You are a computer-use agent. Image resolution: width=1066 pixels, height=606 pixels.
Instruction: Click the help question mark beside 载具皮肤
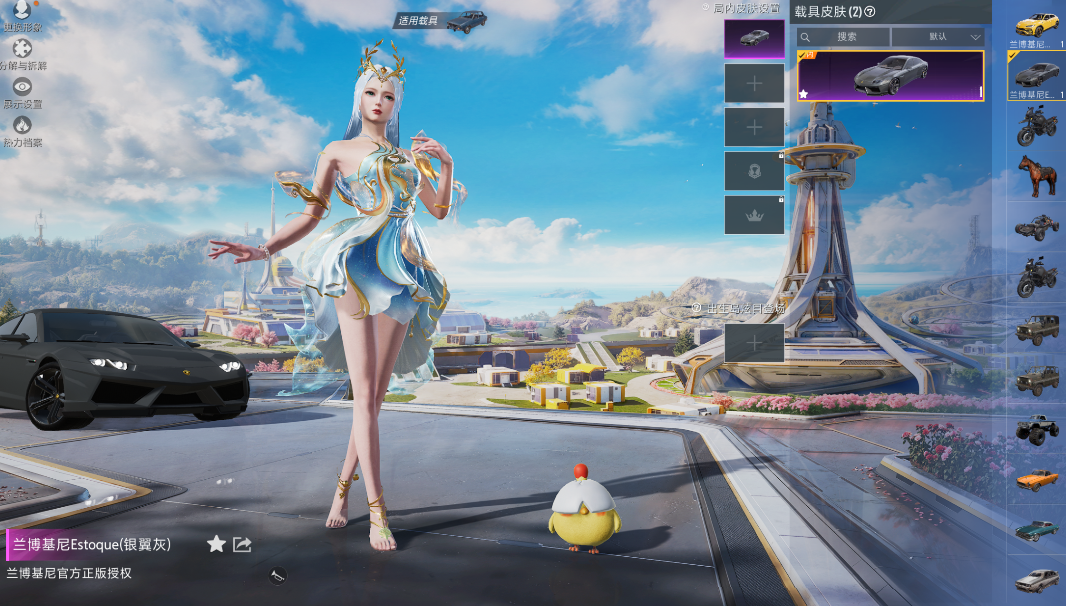coord(870,12)
